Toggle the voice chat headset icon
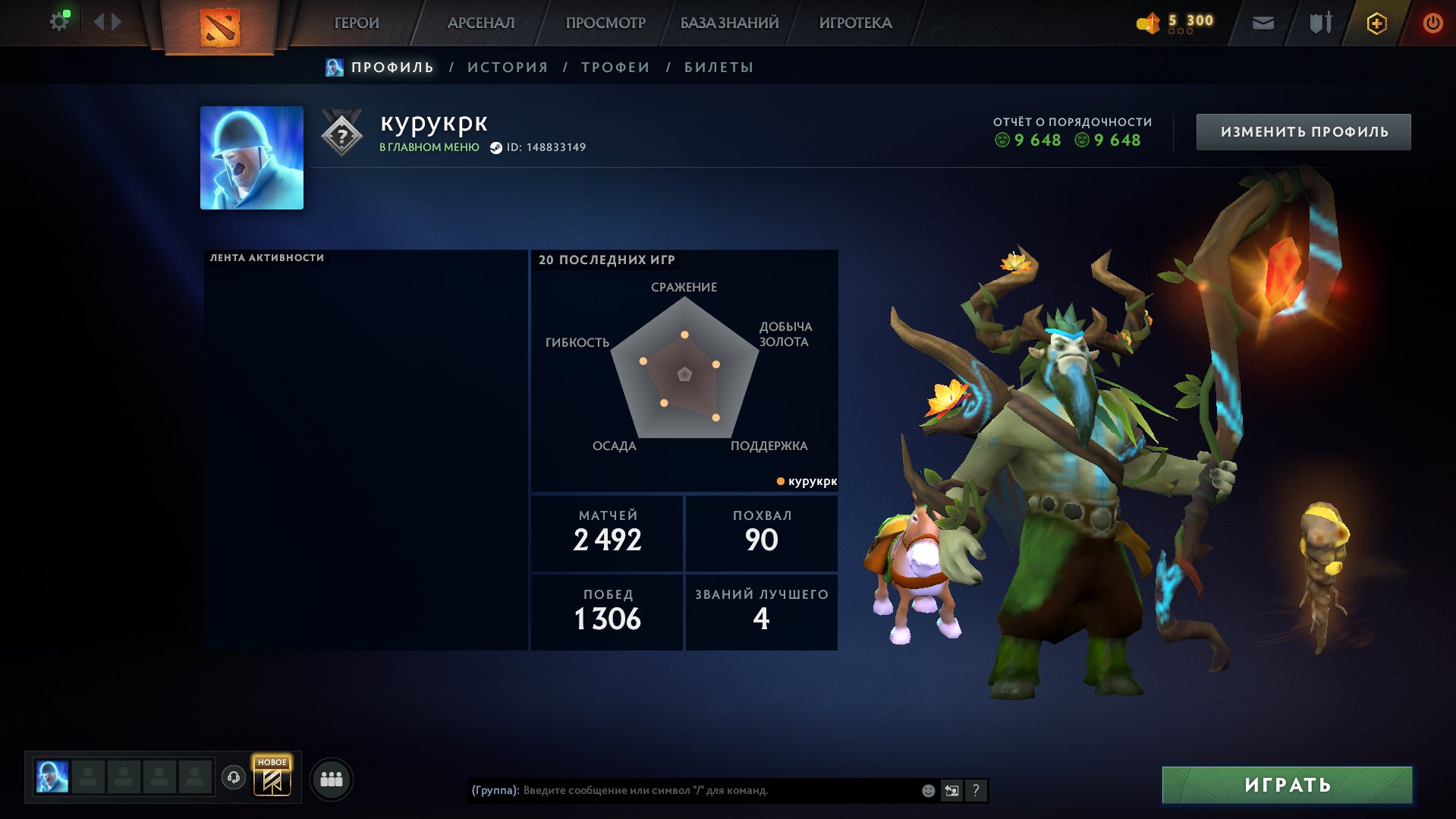The height and width of the screenshot is (819, 1456). click(x=234, y=778)
